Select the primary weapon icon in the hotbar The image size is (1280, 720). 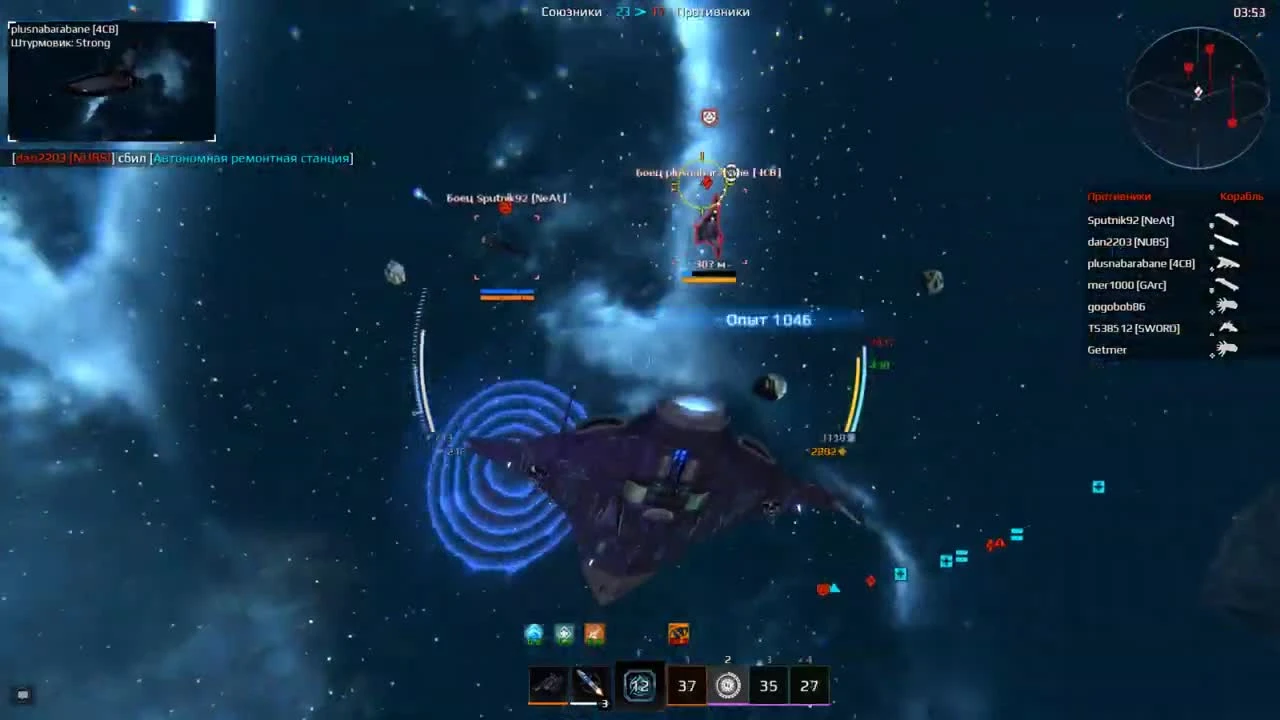pos(547,685)
